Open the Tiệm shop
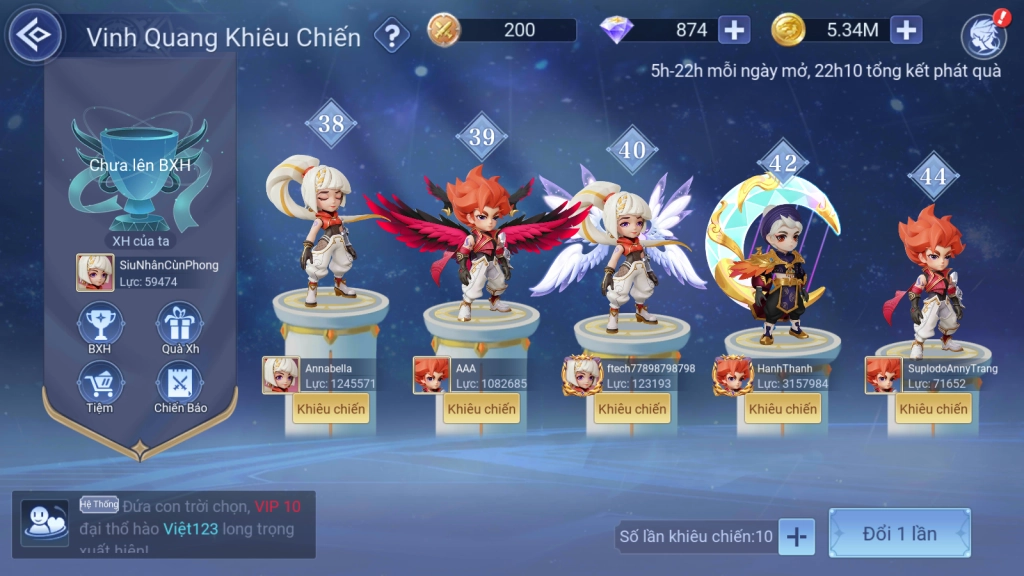 99,385
